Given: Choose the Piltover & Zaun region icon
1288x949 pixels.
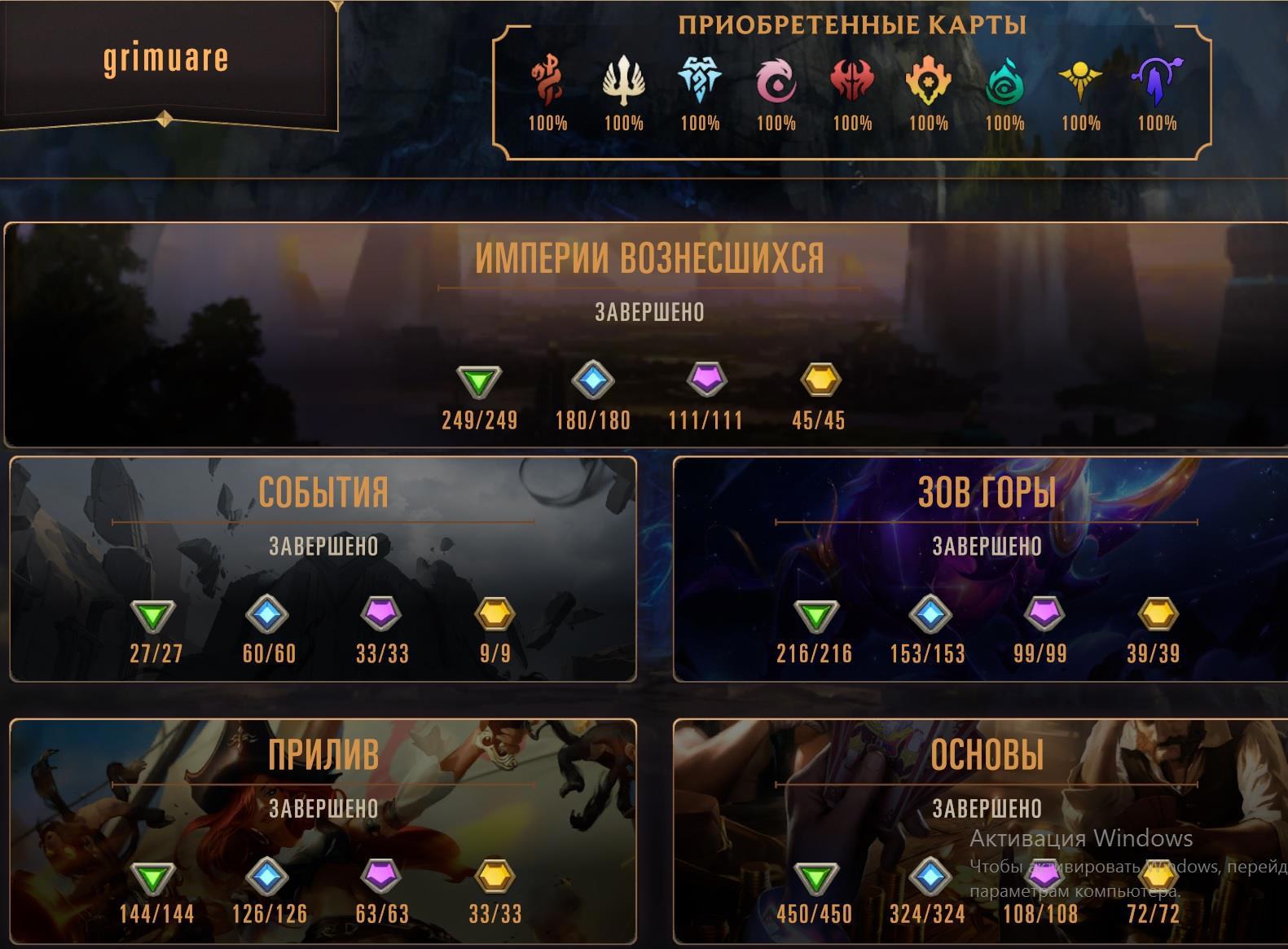Looking at the screenshot, I should [x=928, y=81].
